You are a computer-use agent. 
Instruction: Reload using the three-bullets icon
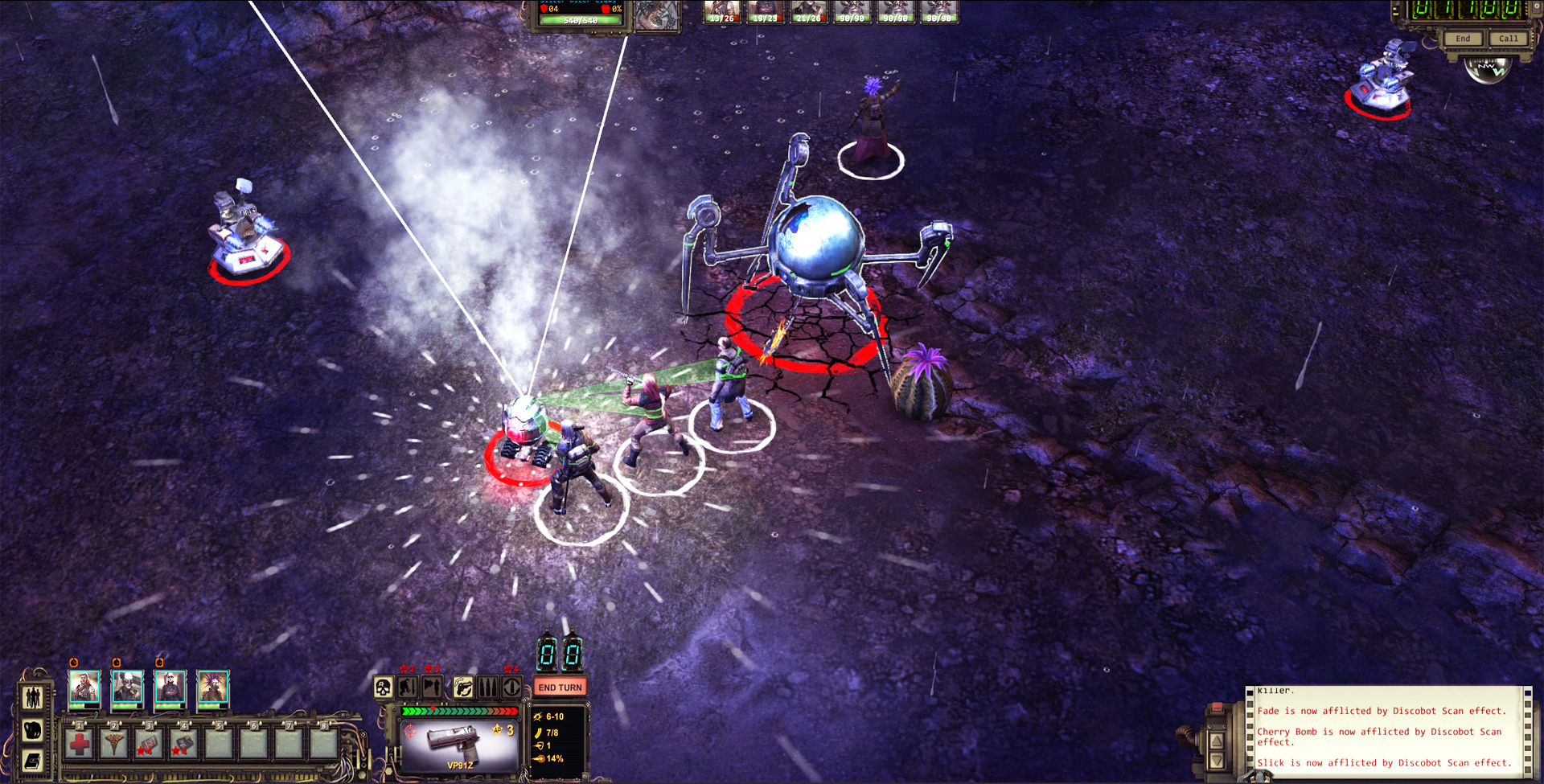(x=487, y=688)
